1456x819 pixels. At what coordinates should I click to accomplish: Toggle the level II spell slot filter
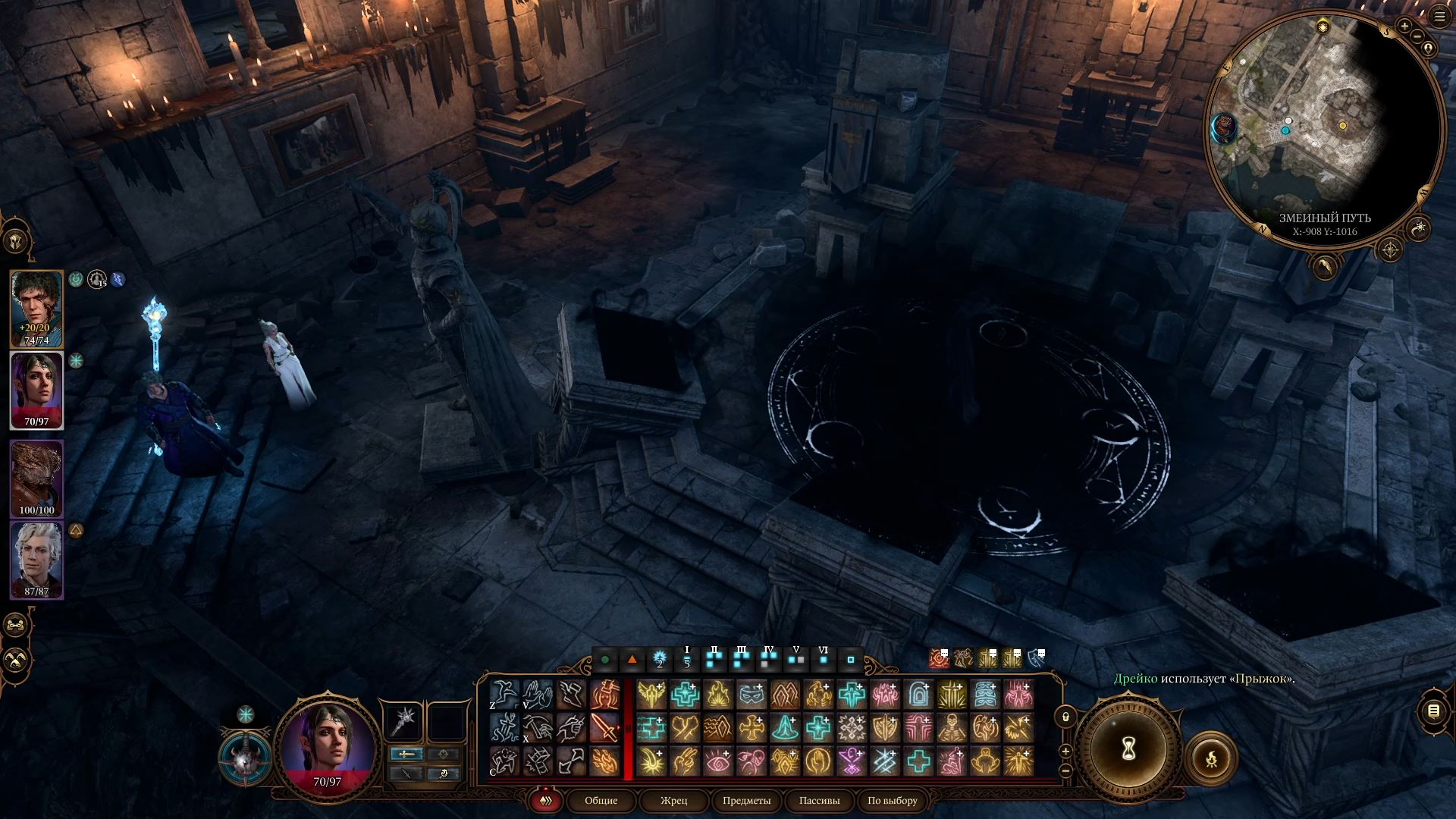click(x=714, y=661)
